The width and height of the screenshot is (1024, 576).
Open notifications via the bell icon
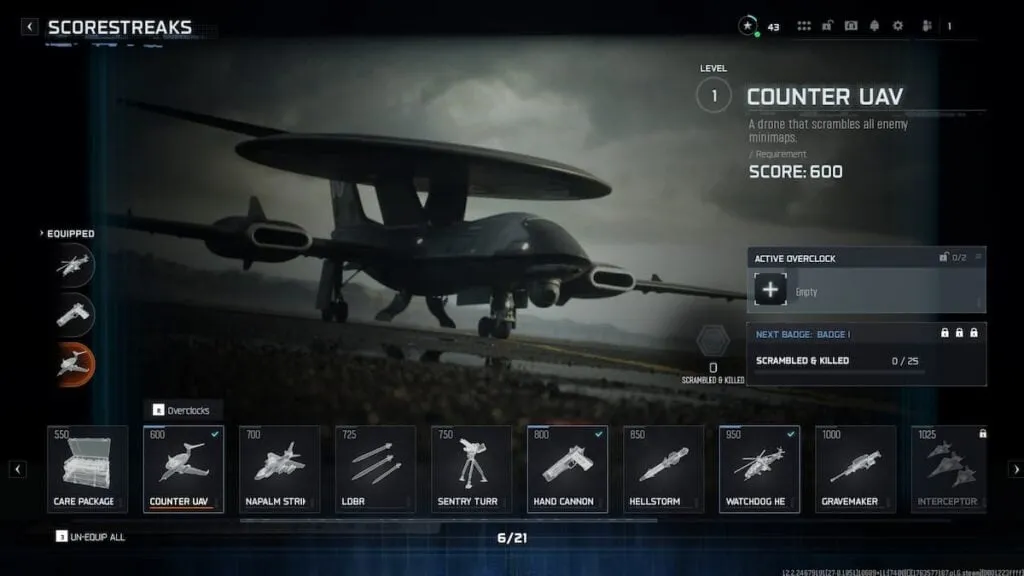click(x=874, y=26)
